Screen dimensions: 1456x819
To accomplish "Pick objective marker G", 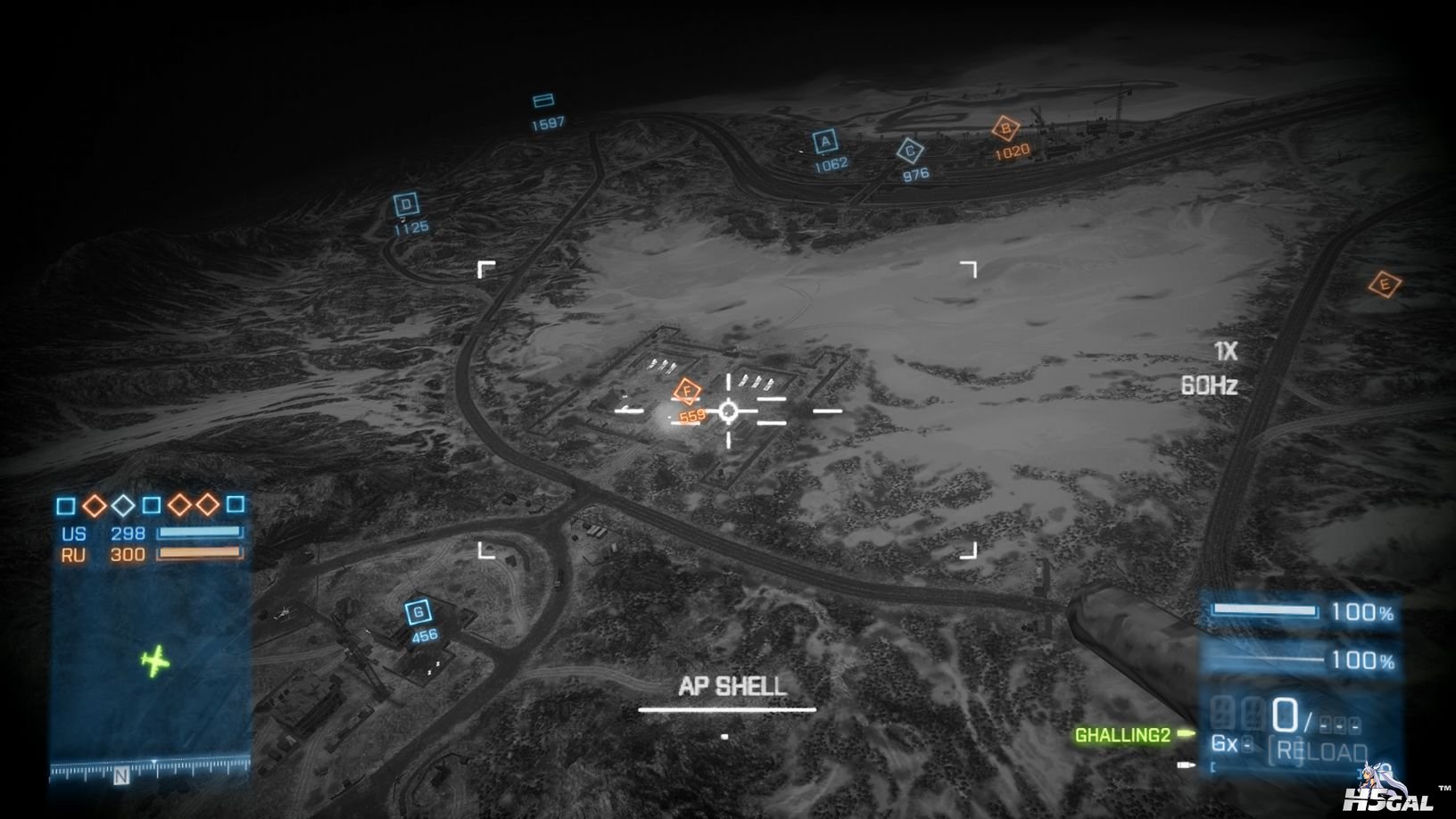I will pos(418,612).
